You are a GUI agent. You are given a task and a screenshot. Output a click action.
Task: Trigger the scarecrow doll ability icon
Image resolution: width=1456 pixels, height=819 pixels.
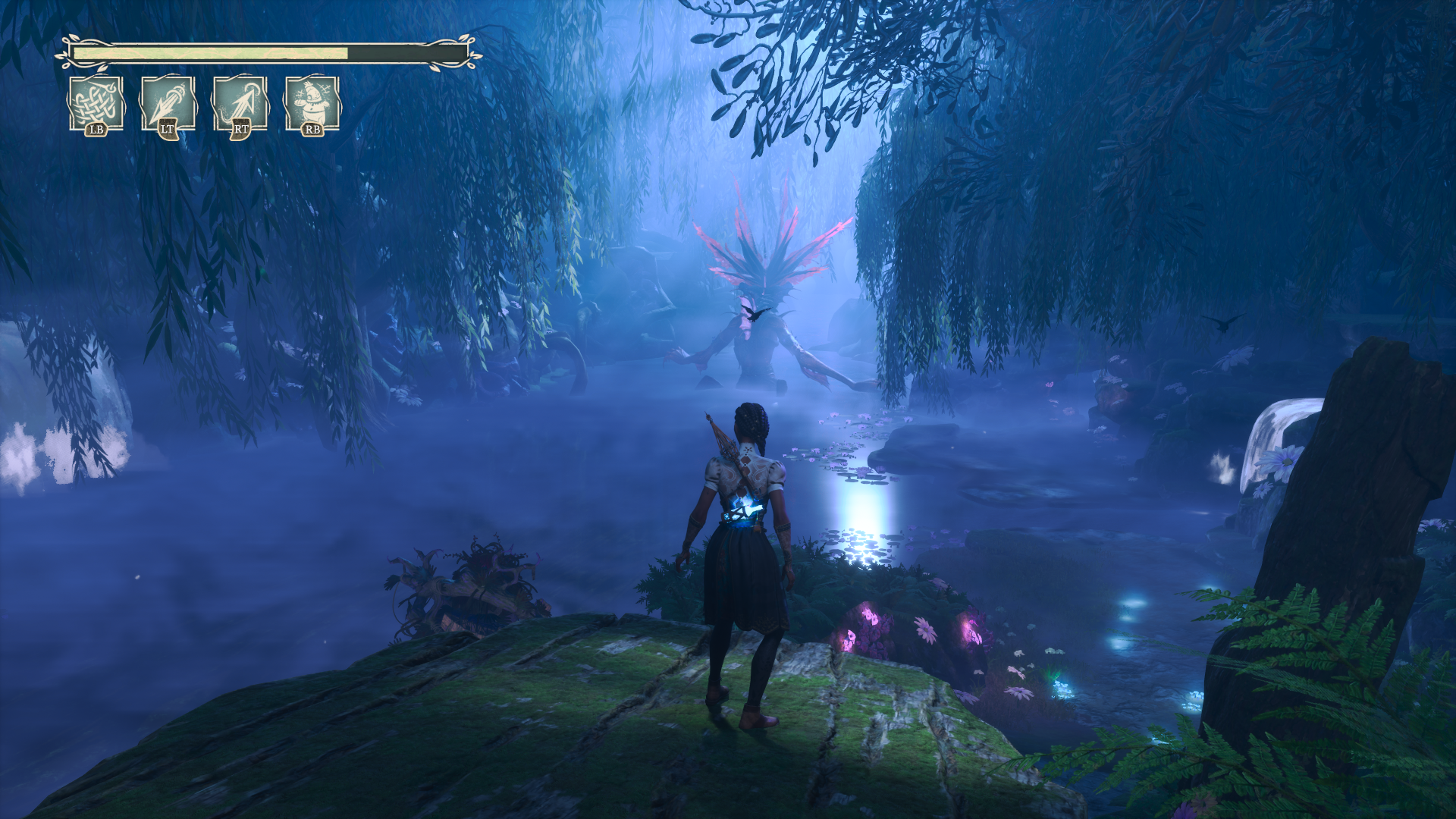(312, 104)
